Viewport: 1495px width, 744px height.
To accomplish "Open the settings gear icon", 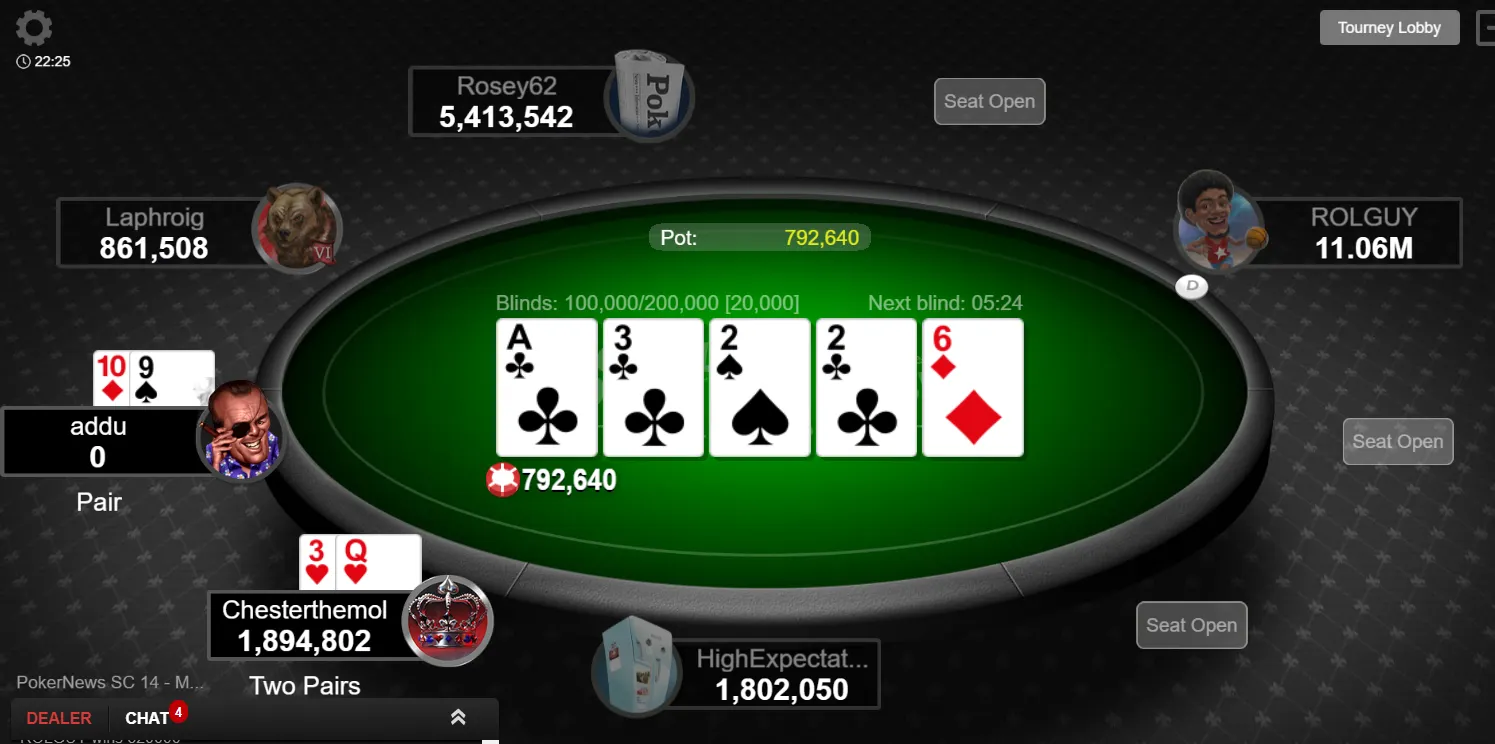I will 34,28.
